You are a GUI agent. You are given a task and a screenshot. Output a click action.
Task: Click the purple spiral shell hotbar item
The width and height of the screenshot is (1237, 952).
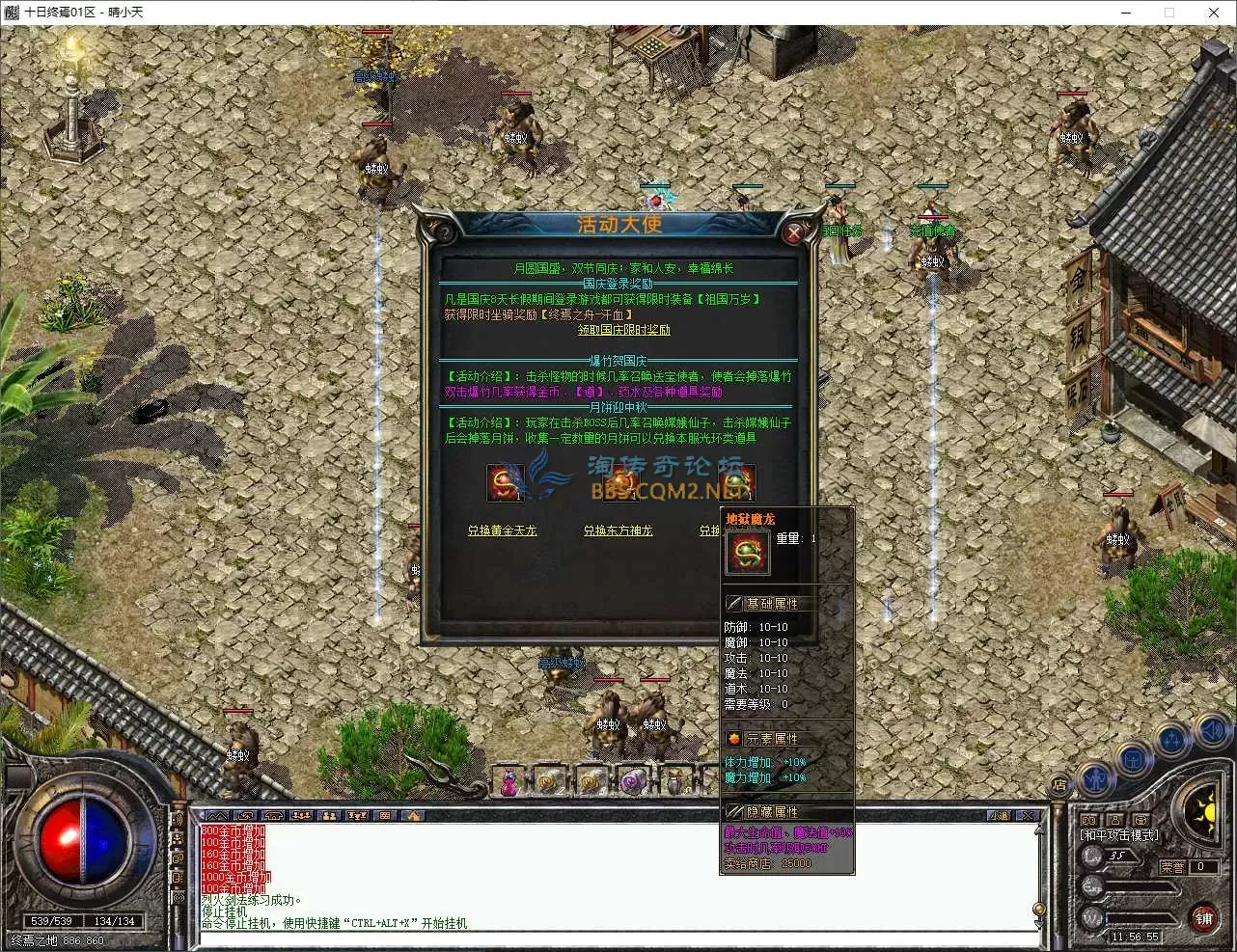coord(633,782)
